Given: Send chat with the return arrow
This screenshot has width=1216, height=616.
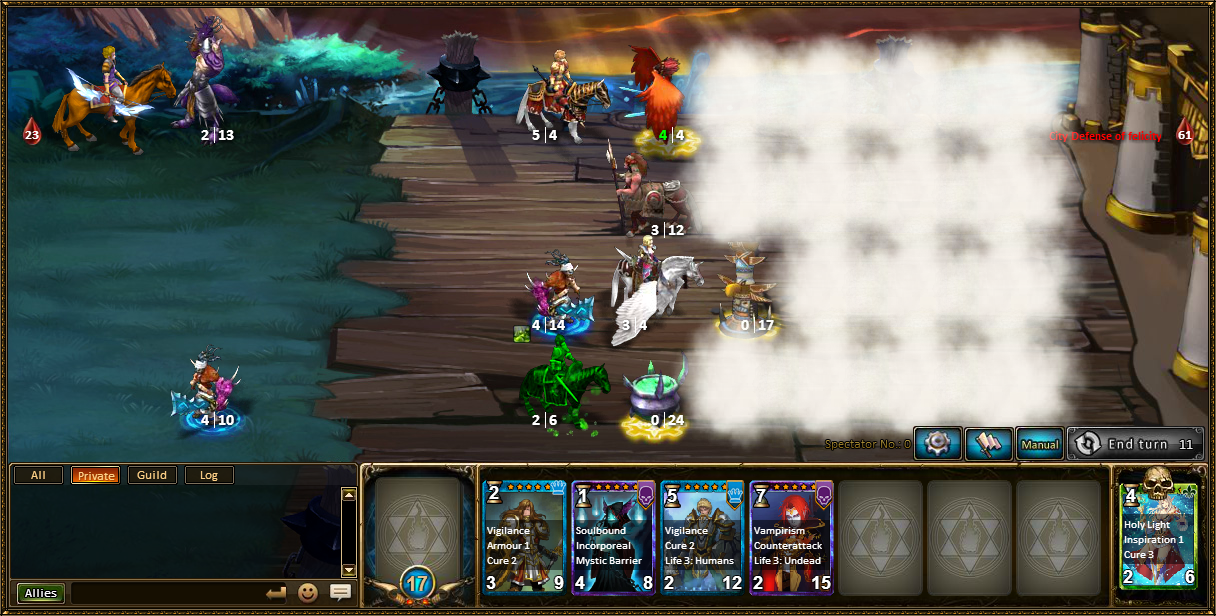Looking at the screenshot, I should click(276, 593).
